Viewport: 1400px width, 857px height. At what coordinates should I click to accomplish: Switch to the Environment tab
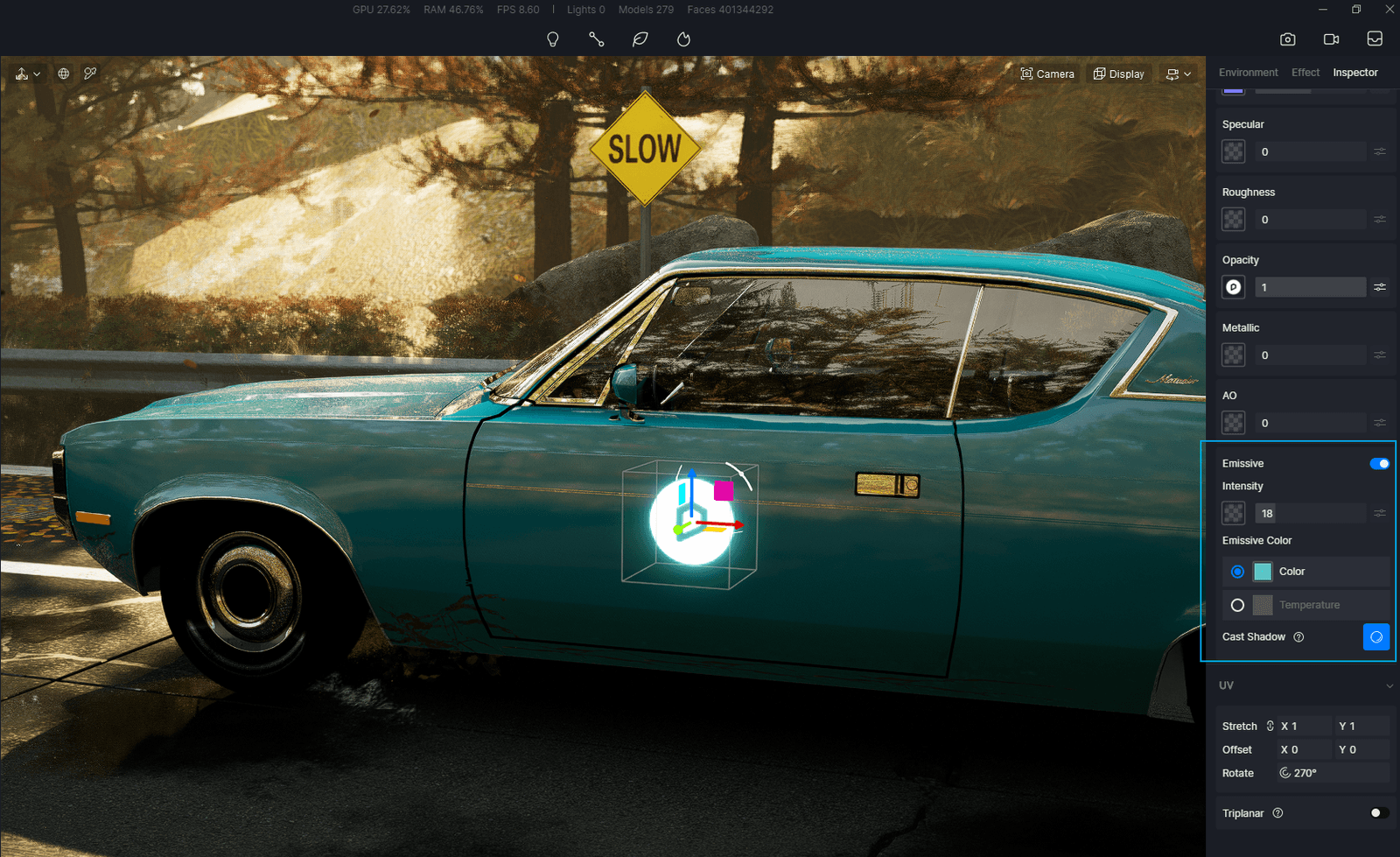pos(1248,73)
